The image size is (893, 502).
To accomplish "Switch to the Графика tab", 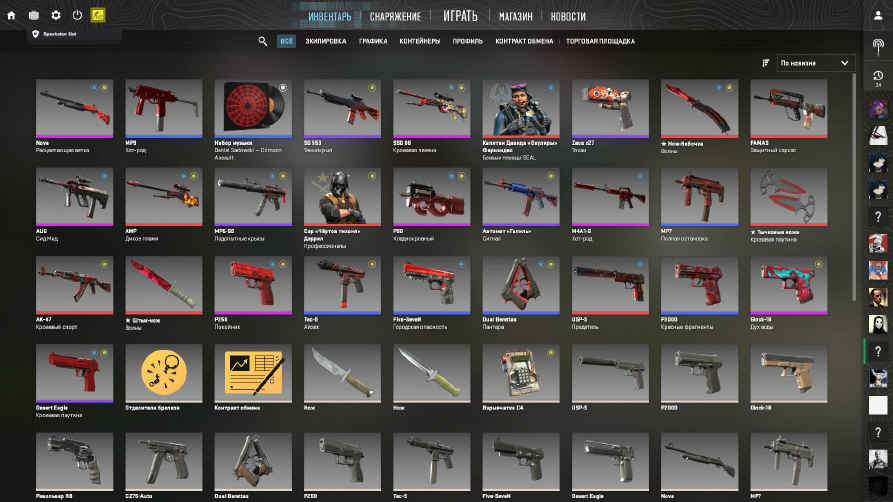I will point(373,41).
